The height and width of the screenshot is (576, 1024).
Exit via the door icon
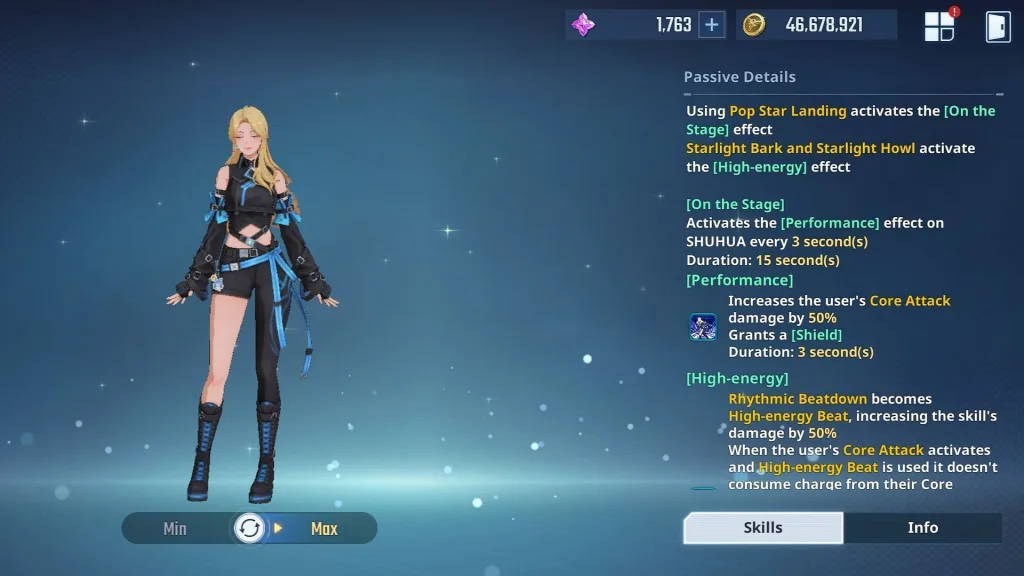[998, 26]
